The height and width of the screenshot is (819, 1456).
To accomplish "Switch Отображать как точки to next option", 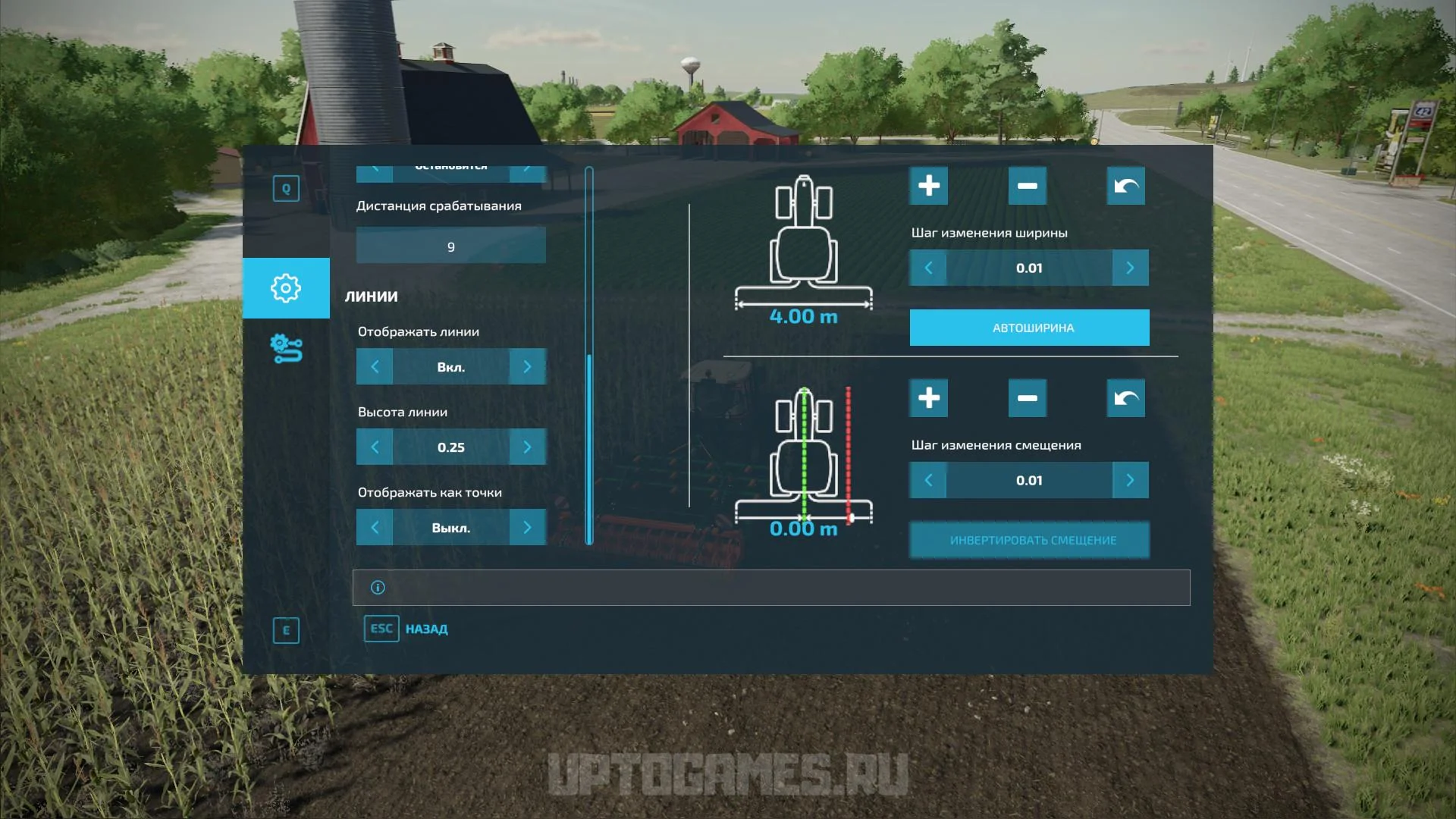I will click(527, 528).
